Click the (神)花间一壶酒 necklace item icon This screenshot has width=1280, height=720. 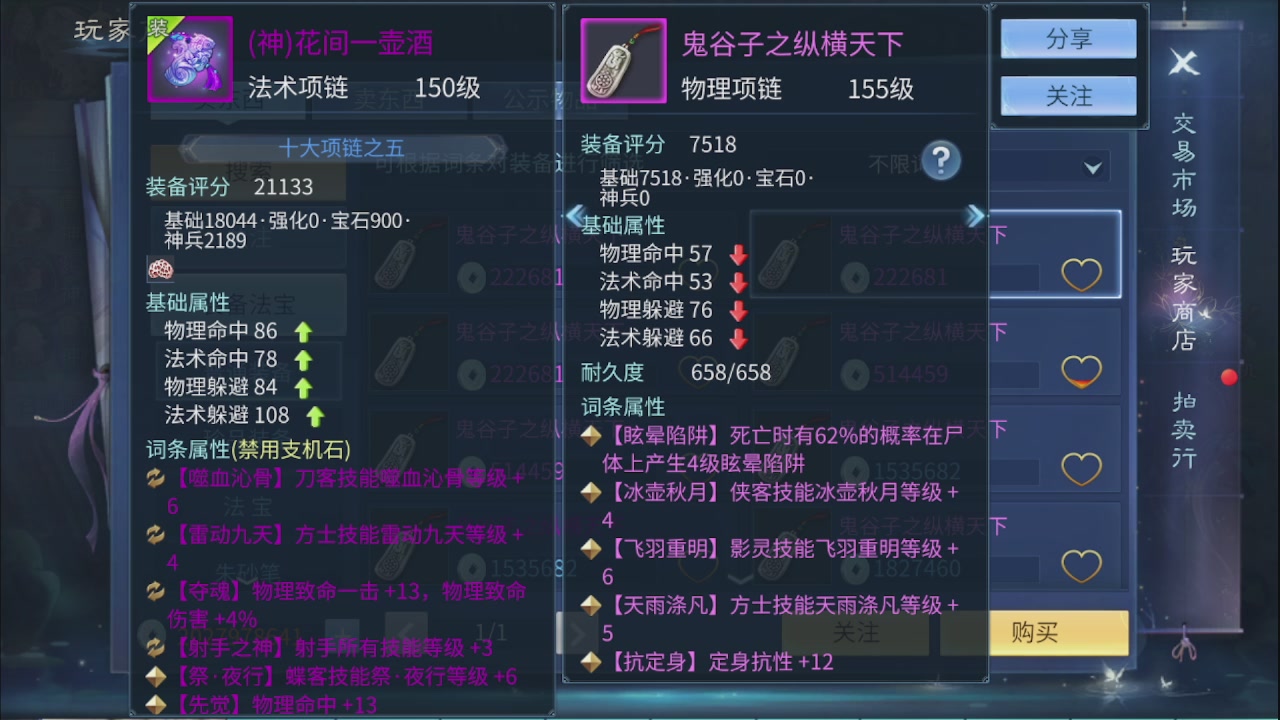(x=189, y=60)
